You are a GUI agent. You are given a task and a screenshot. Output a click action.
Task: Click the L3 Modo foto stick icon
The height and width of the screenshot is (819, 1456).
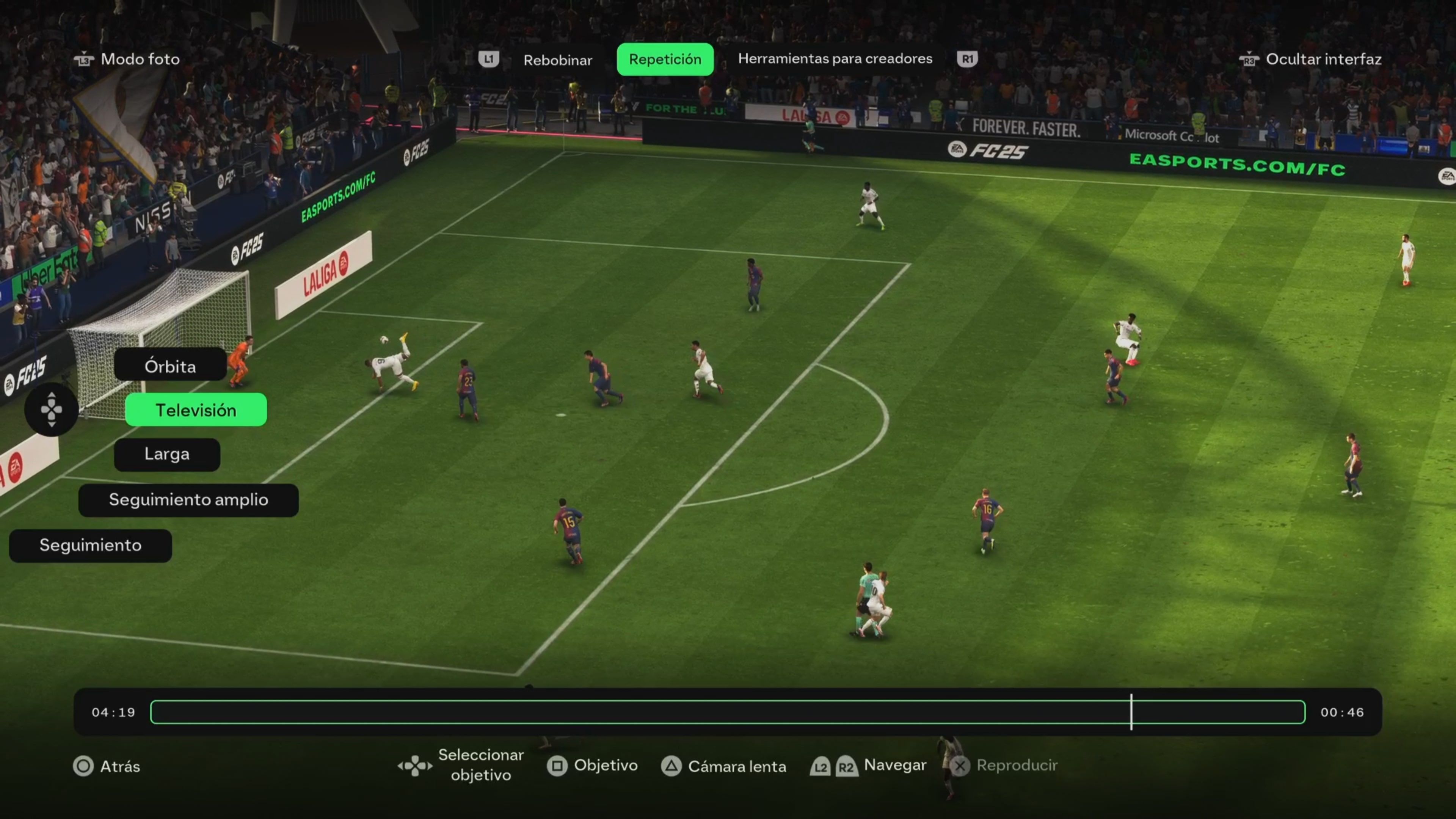click(x=84, y=59)
